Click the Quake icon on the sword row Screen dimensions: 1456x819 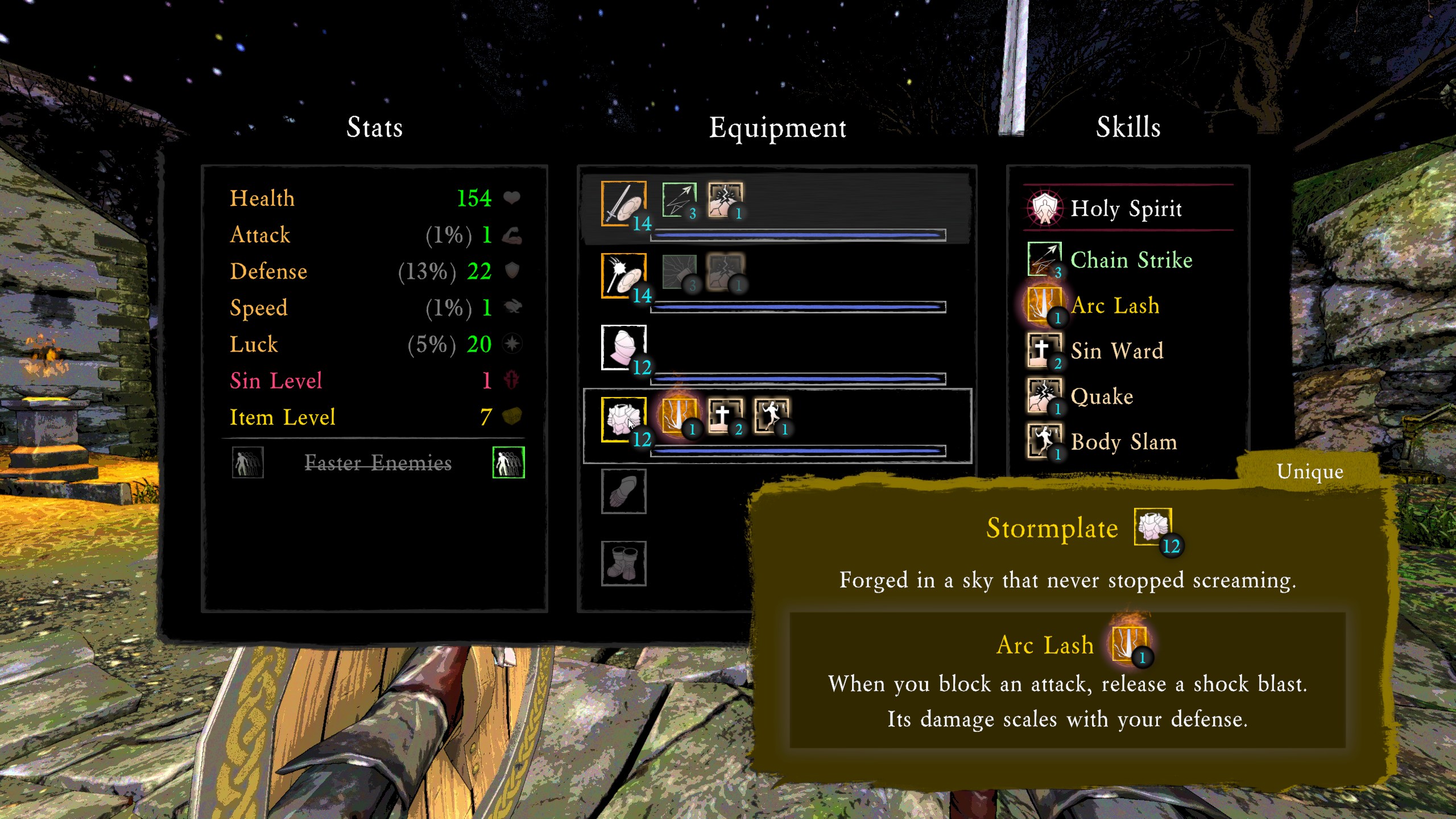[x=725, y=200]
